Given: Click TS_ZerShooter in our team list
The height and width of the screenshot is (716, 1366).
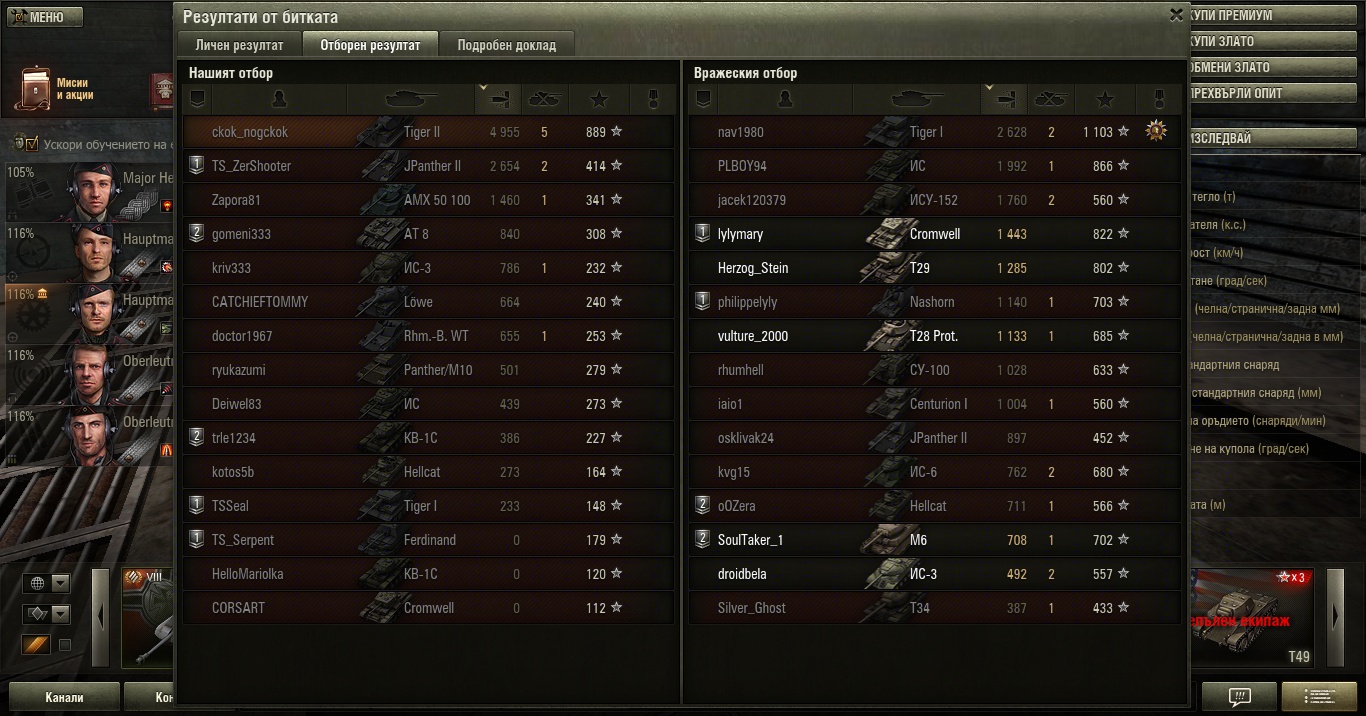Looking at the screenshot, I should [x=251, y=166].
